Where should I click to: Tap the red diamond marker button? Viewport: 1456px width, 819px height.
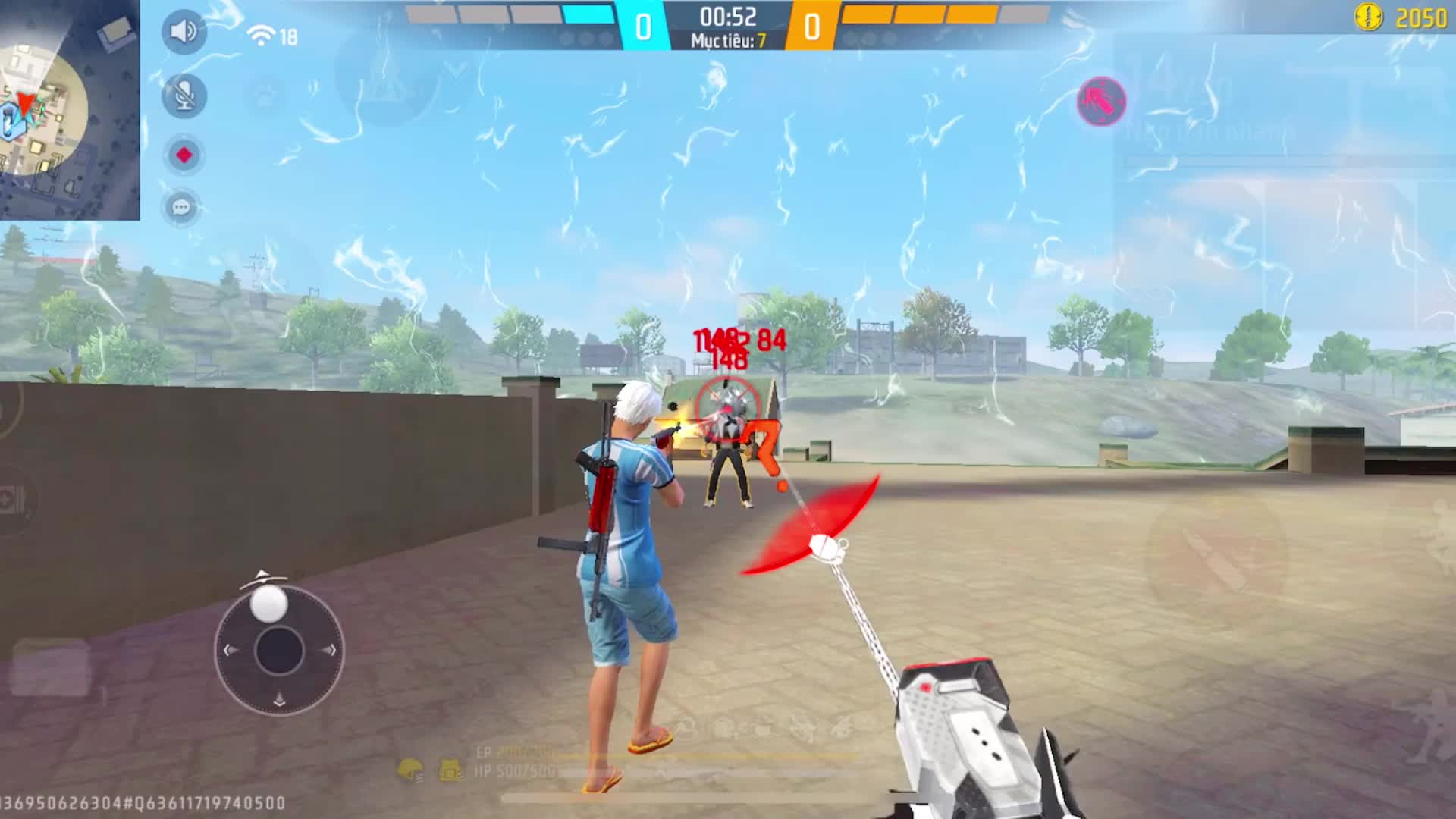[x=184, y=155]
